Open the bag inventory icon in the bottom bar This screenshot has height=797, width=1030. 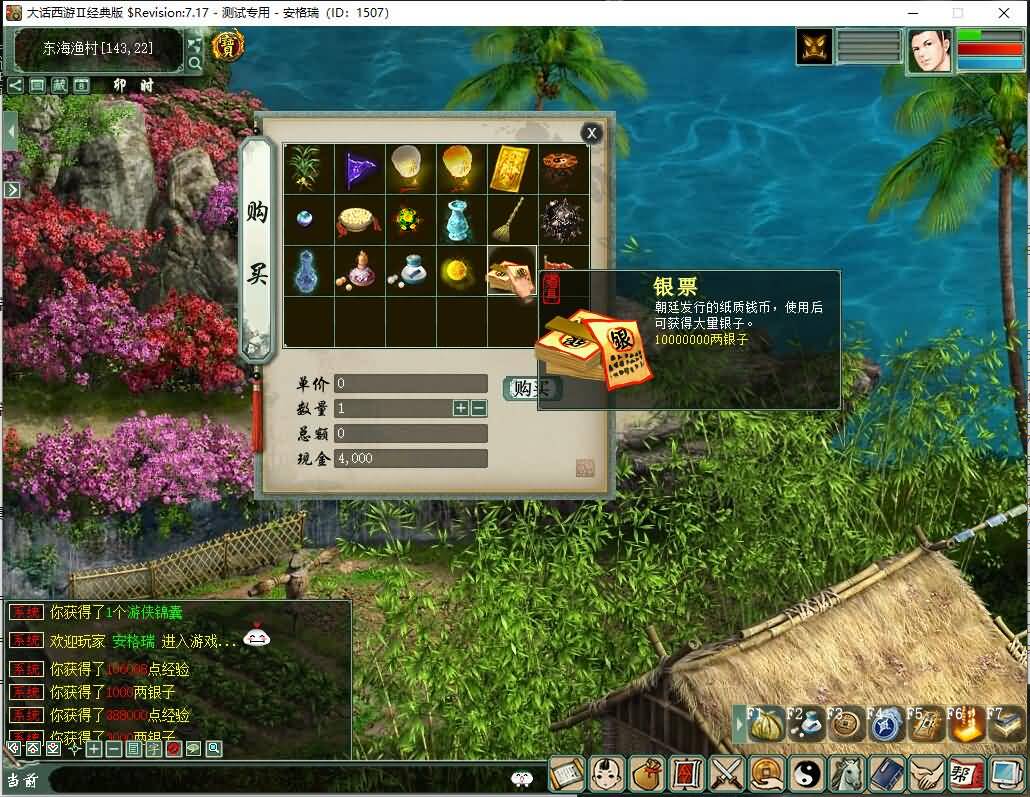pyautogui.click(x=647, y=774)
